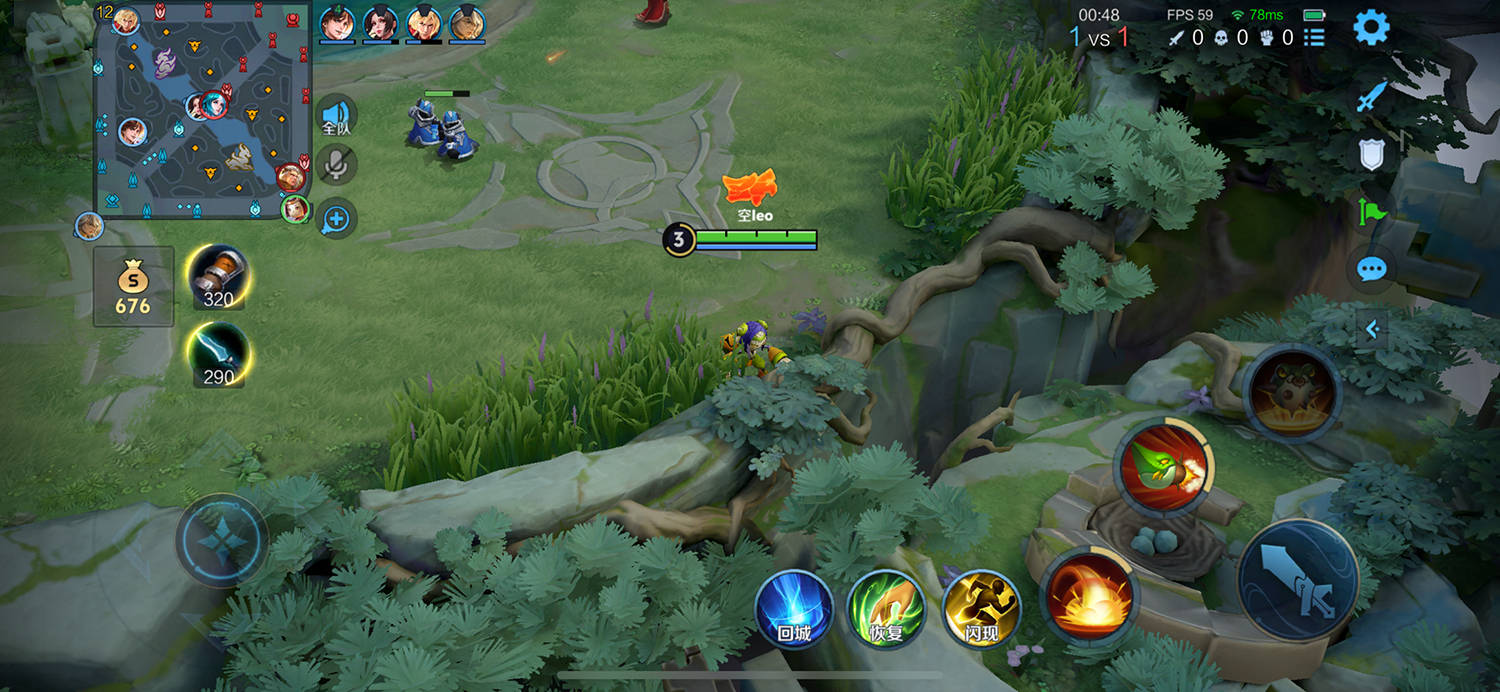Open the shop via gold bag
This screenshot has width=1500, height=692.
point(133,287)
